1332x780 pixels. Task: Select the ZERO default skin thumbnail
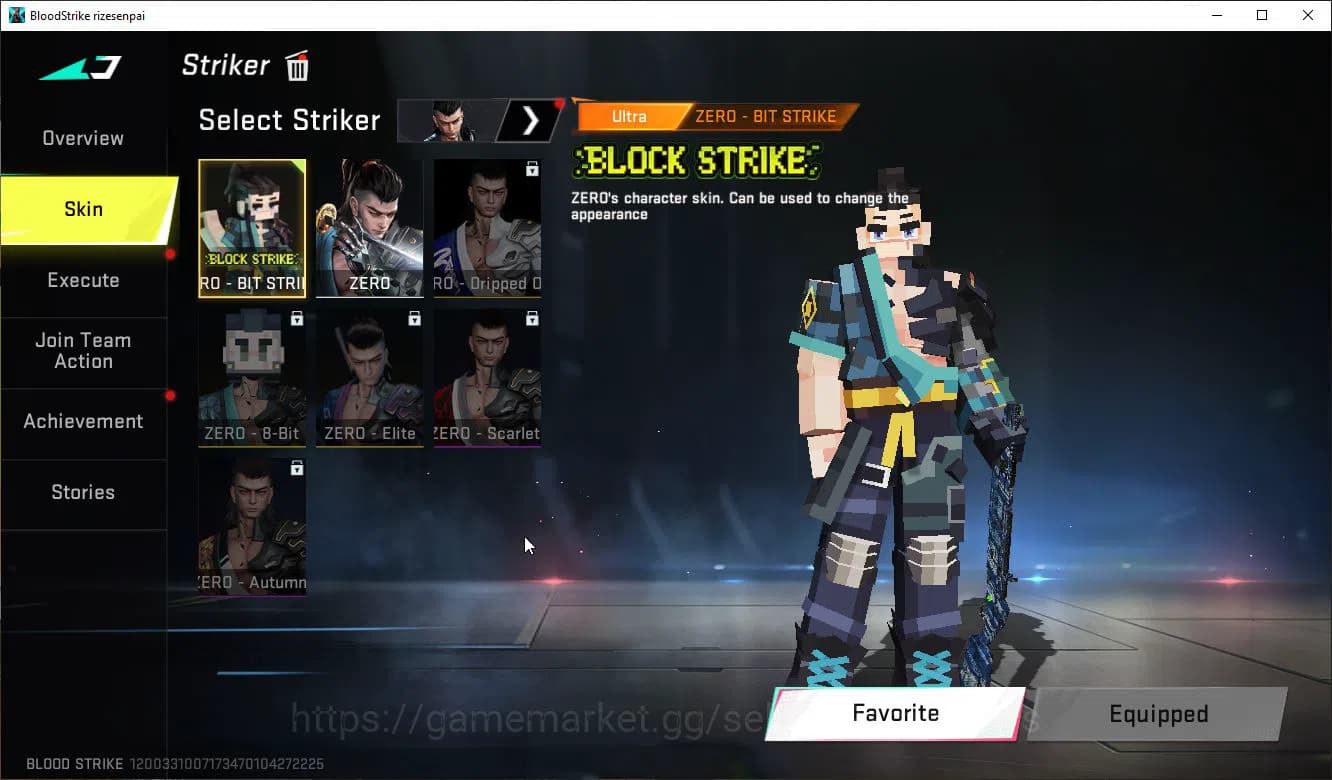pyautogui.click(x=370, y=228)
